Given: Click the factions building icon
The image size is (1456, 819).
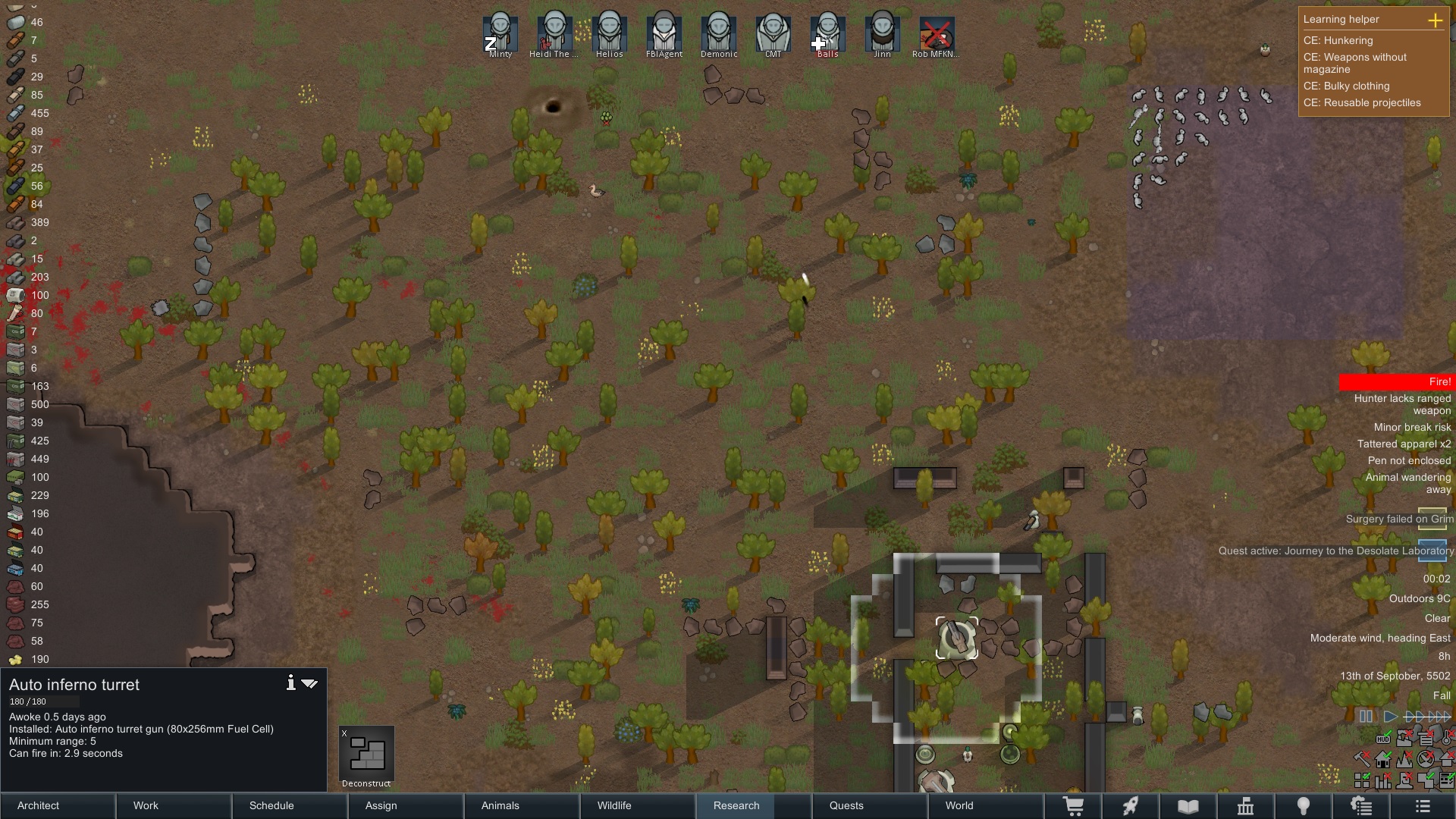Looking at the screenshot, I should pos(1247,806).
